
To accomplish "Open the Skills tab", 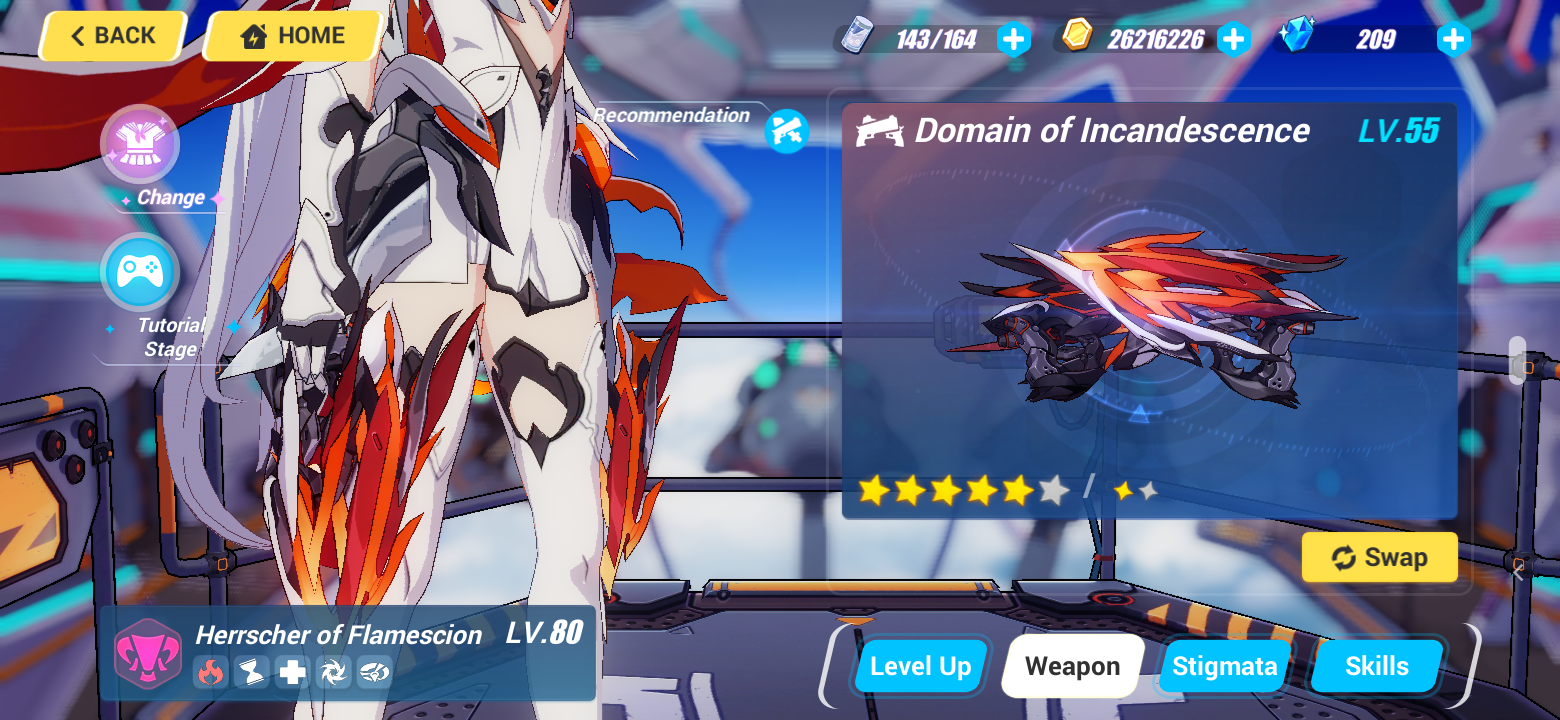I will tap(1377, 665).
